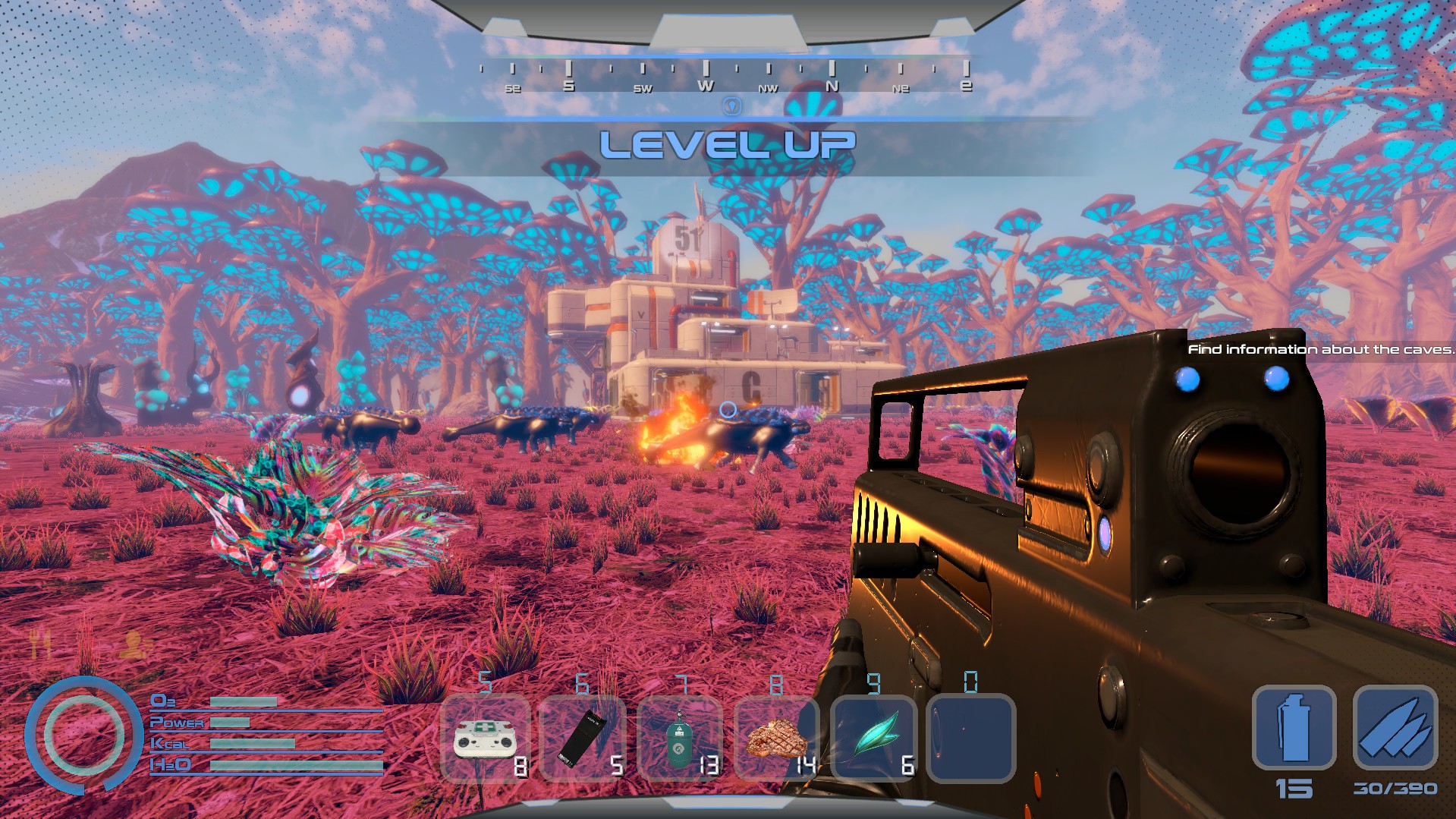Click the bullets ammo icon
This screenshot has height=819, width=1456.
(x=1395, y=727)
